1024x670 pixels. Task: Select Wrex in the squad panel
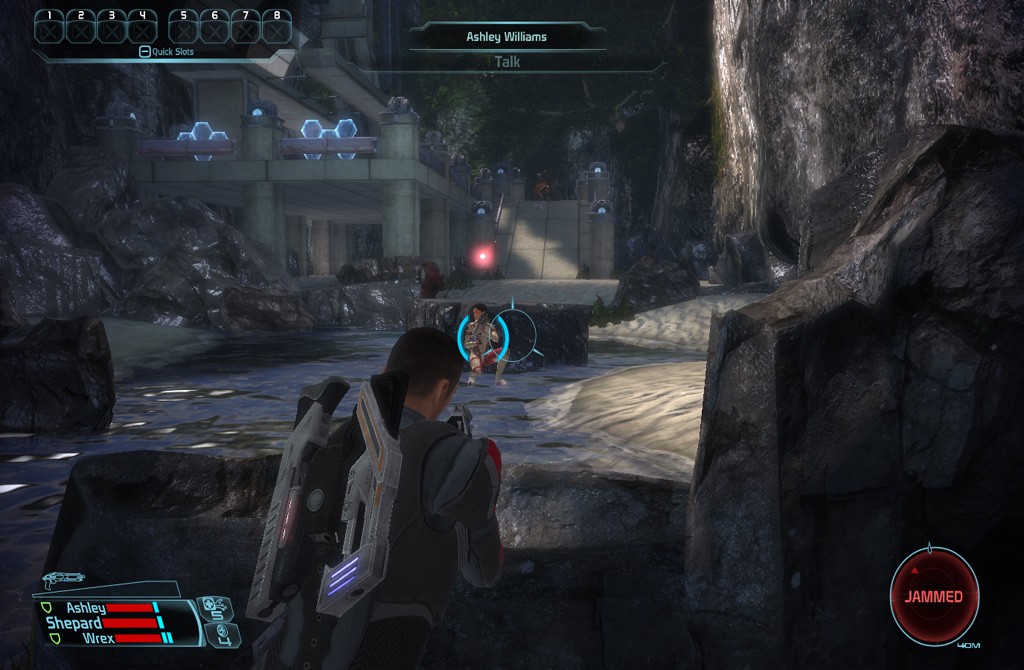[98, 638]
